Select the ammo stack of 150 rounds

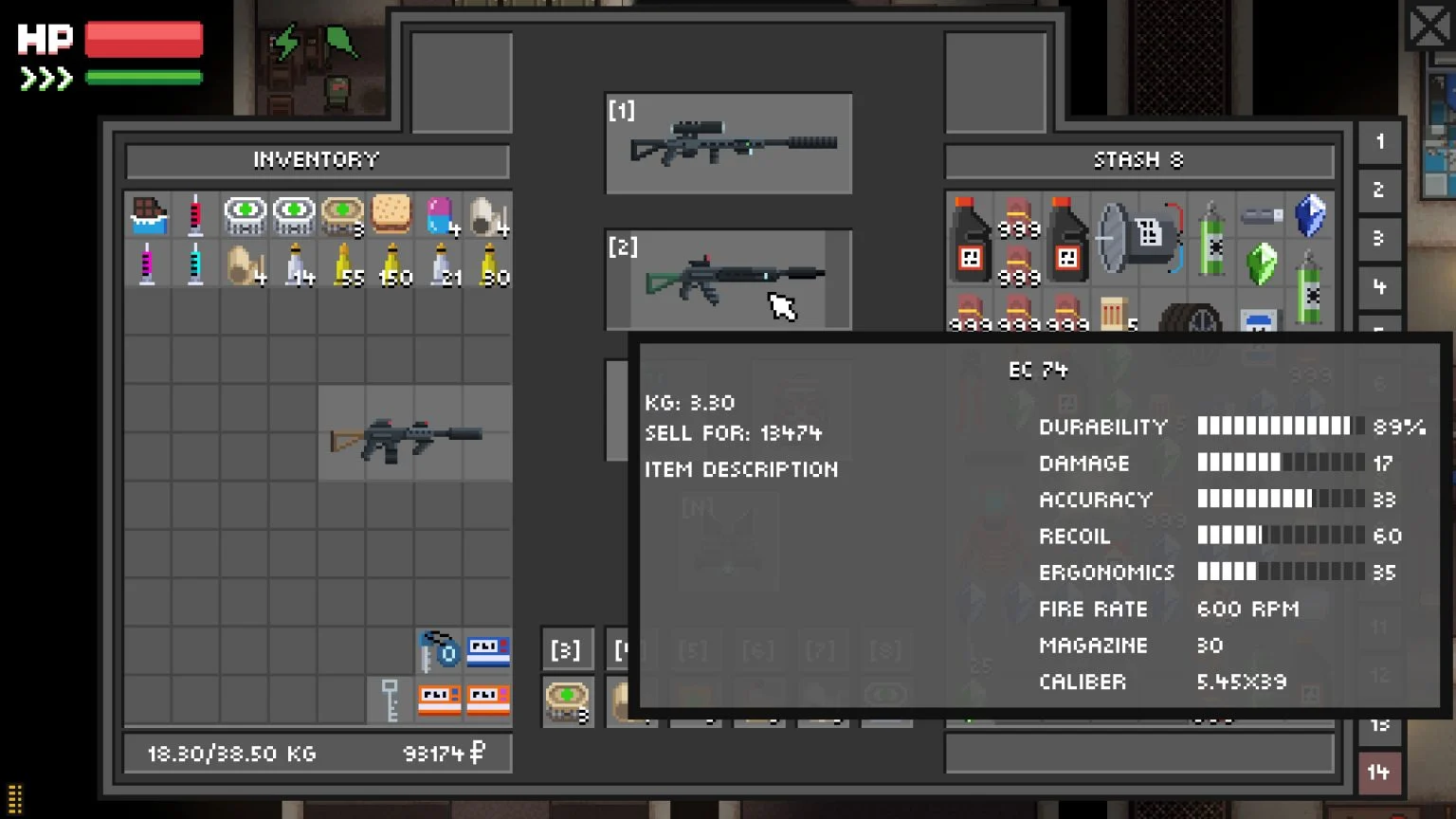pos(391,264)
